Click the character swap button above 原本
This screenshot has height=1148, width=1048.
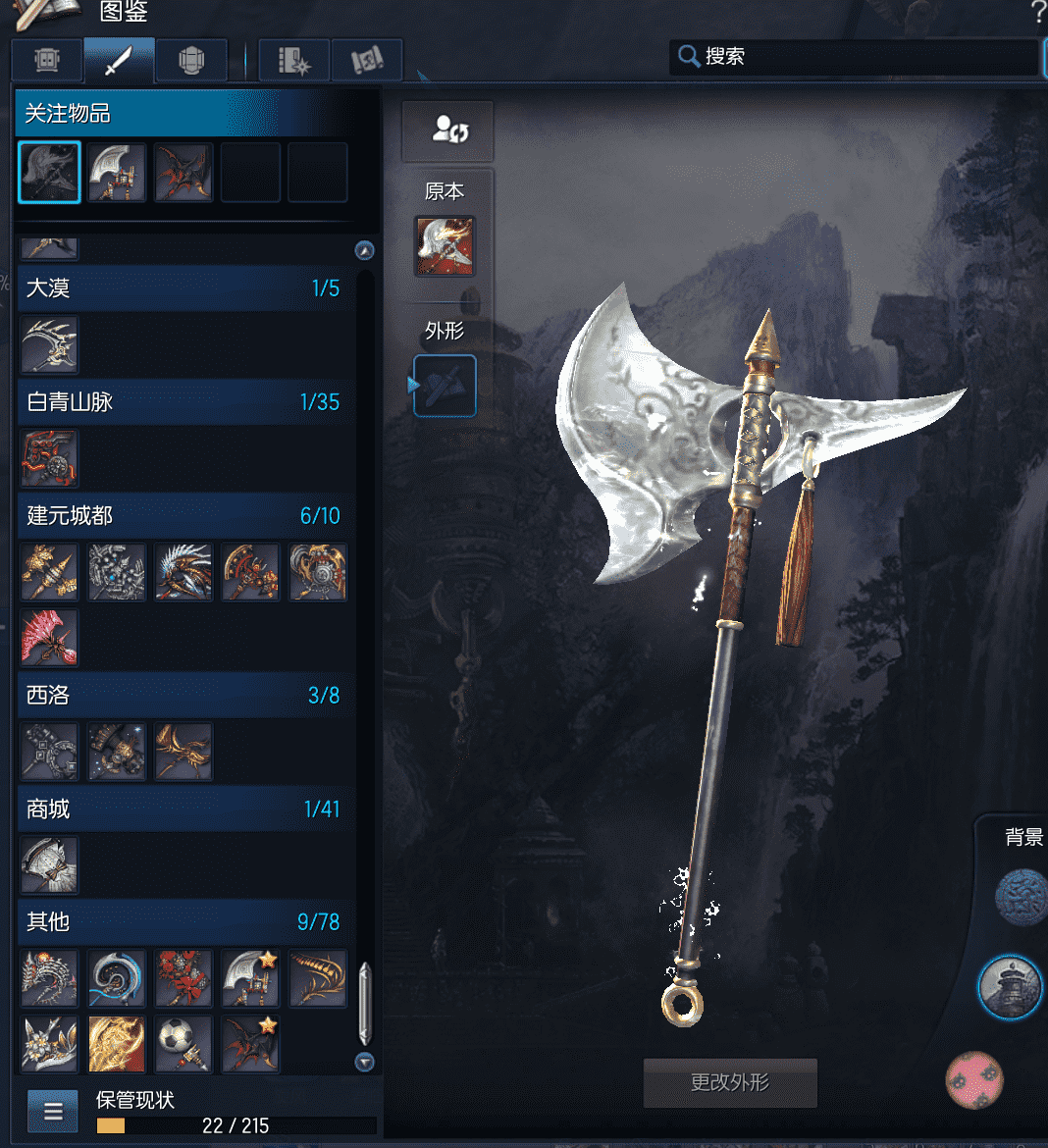447,130
